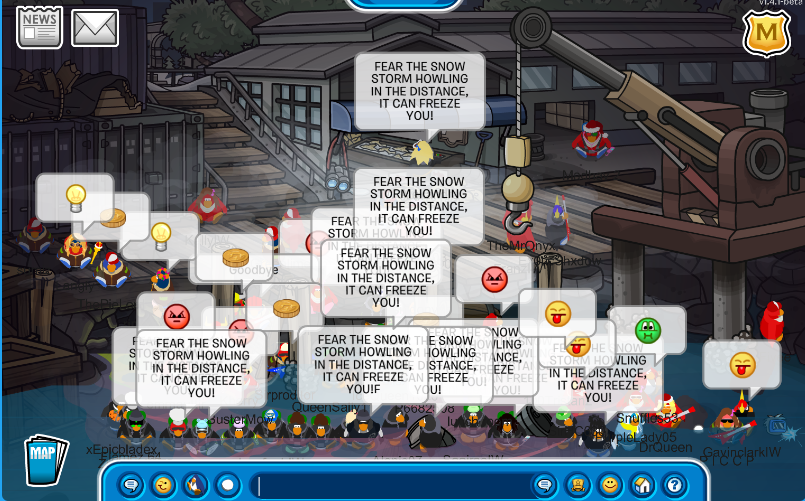Send the chat message with the bubble button
The height and width of the screenshot is (501, 805).
pyautogui.click(x=544, y=486)
